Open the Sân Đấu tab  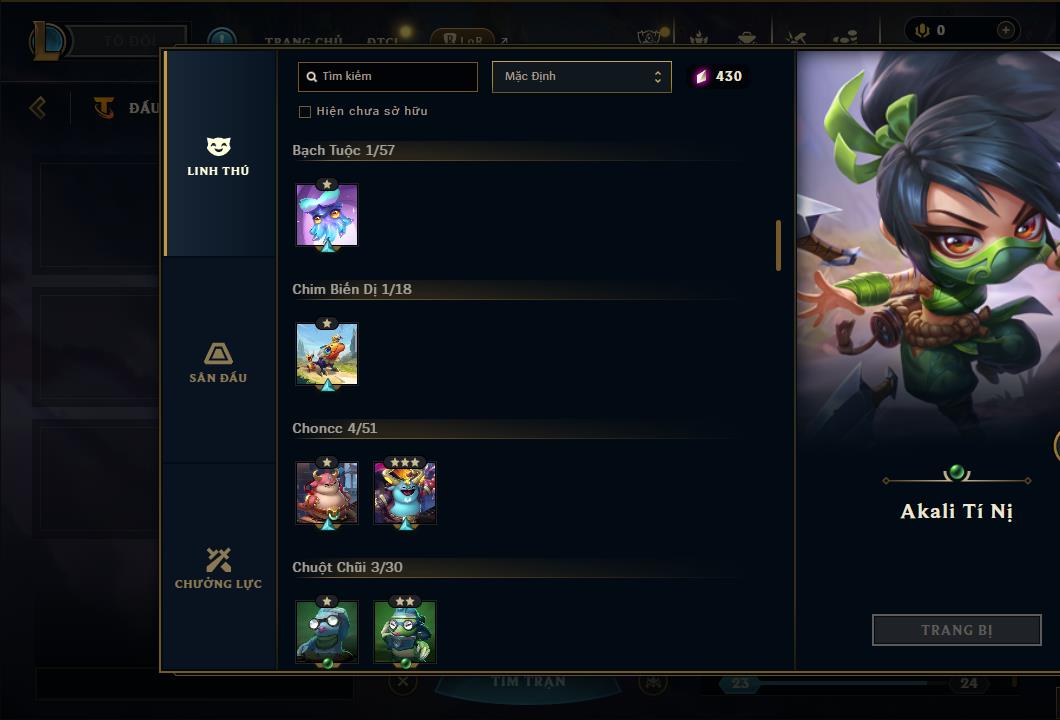pyautogui.click(x=218, y=363)
